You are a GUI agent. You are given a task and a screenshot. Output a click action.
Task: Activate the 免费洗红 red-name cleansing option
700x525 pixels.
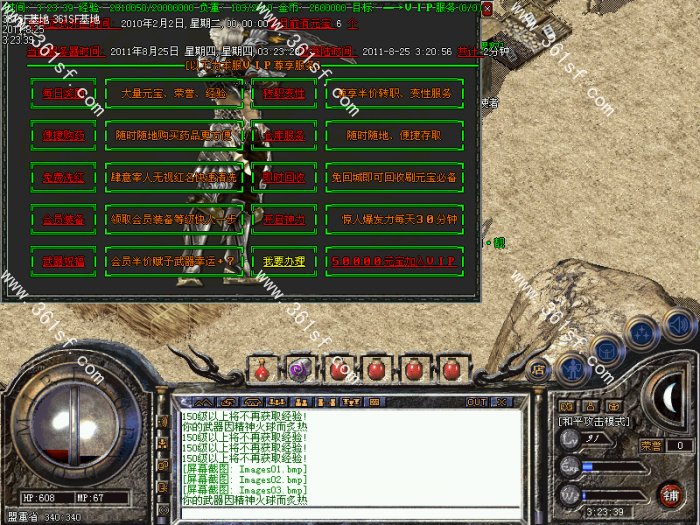point(63,177)
